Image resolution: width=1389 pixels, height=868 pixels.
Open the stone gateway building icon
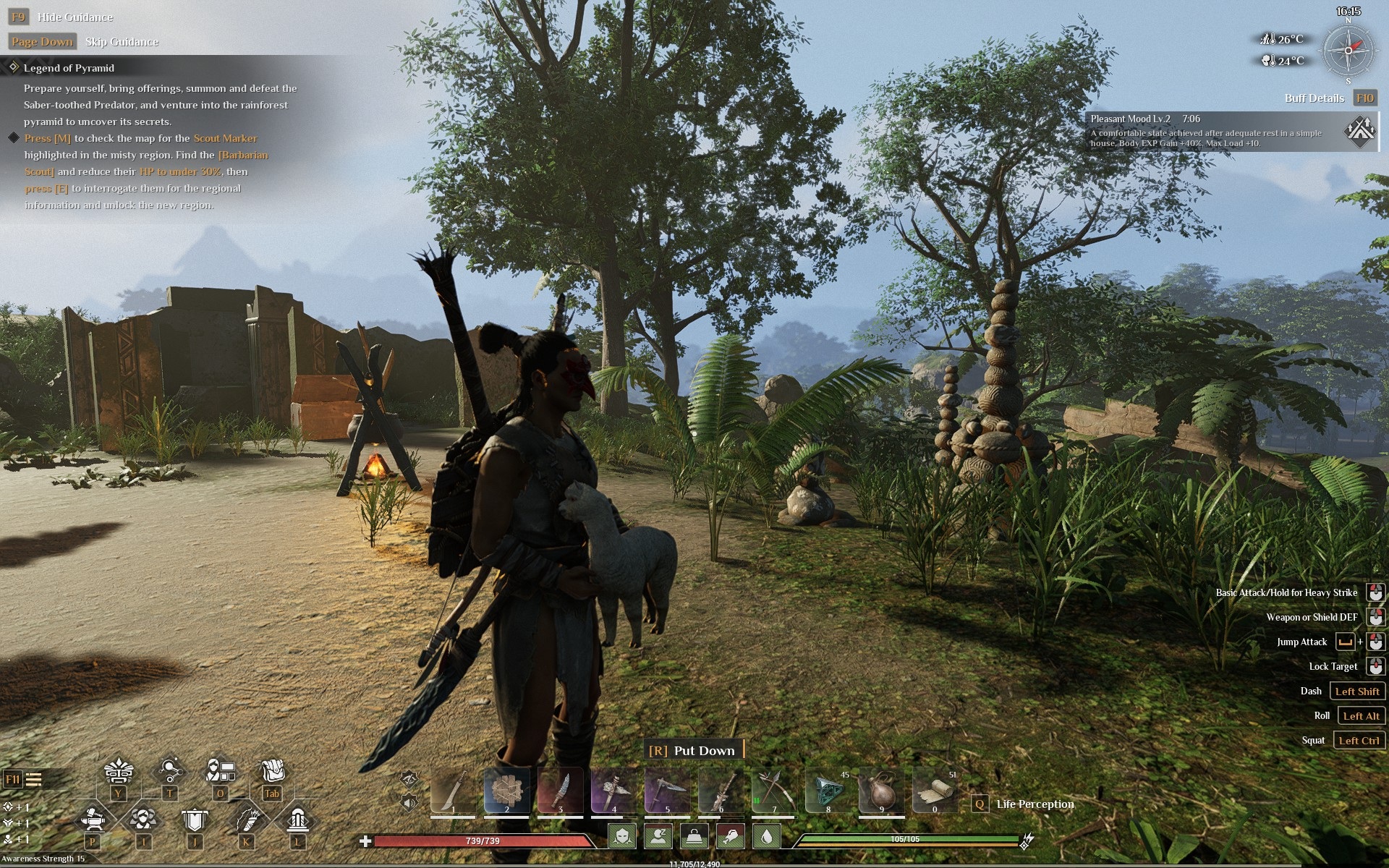coord(297,820)
